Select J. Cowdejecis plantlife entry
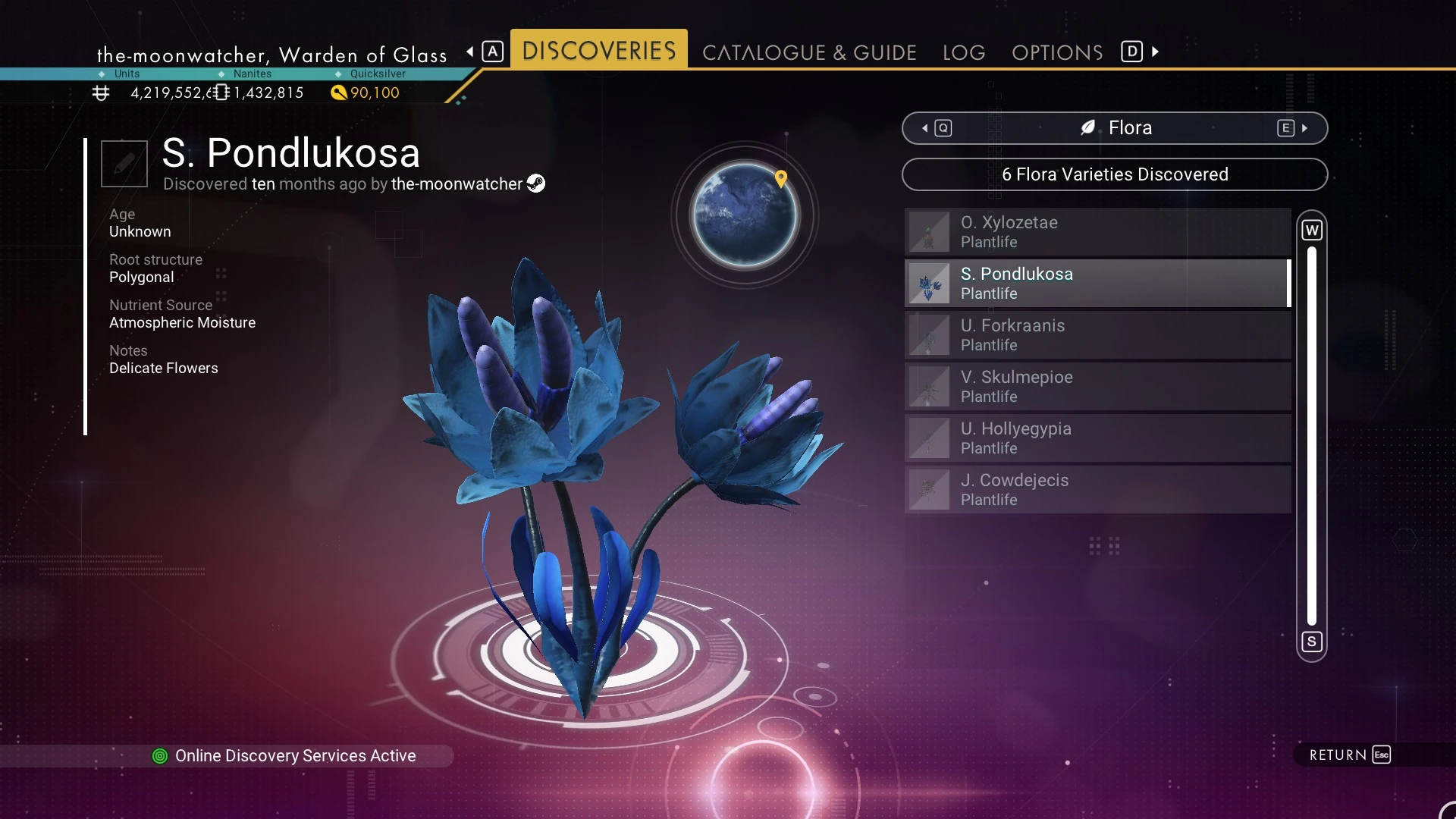 point(1097,490)
